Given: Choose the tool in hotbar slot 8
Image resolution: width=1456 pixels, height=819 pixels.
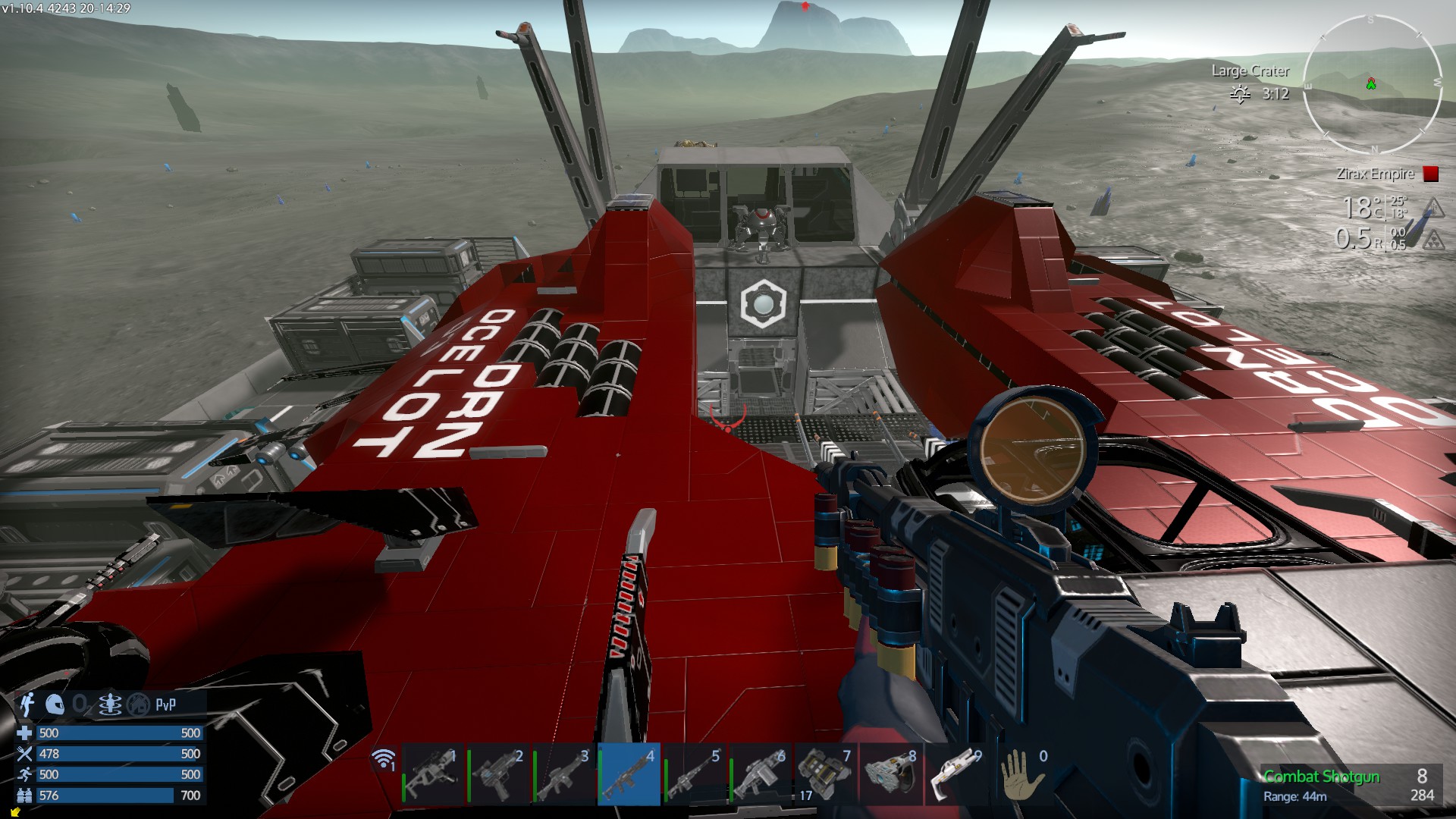Looking at the screenshot, I should (x=892, y=774).
